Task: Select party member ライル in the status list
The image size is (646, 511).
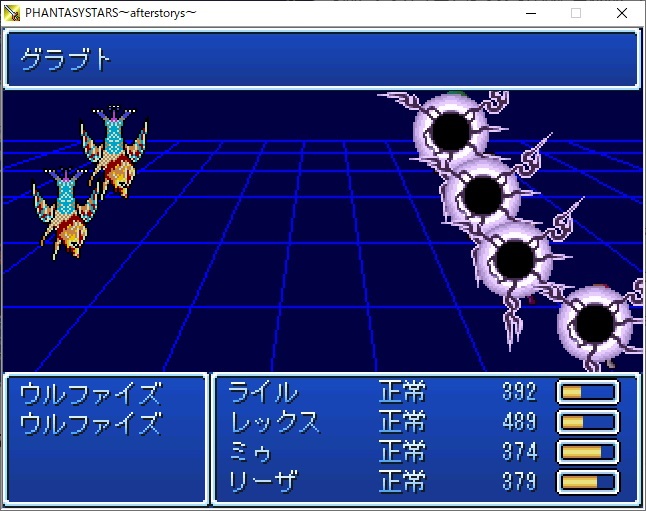Action: tap(263, 392)
